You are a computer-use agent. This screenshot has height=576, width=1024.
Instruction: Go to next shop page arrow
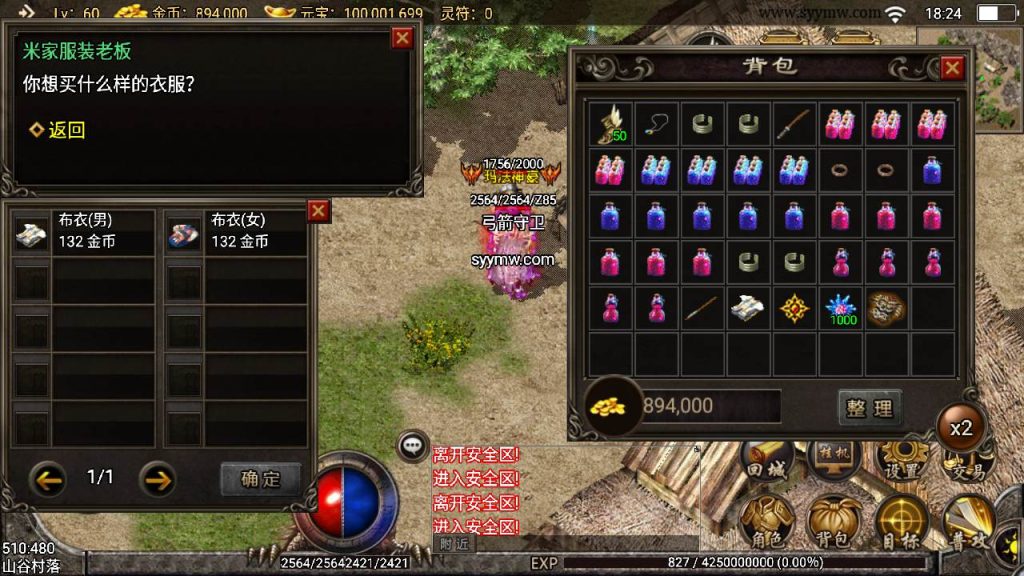(x=156, y=478)
